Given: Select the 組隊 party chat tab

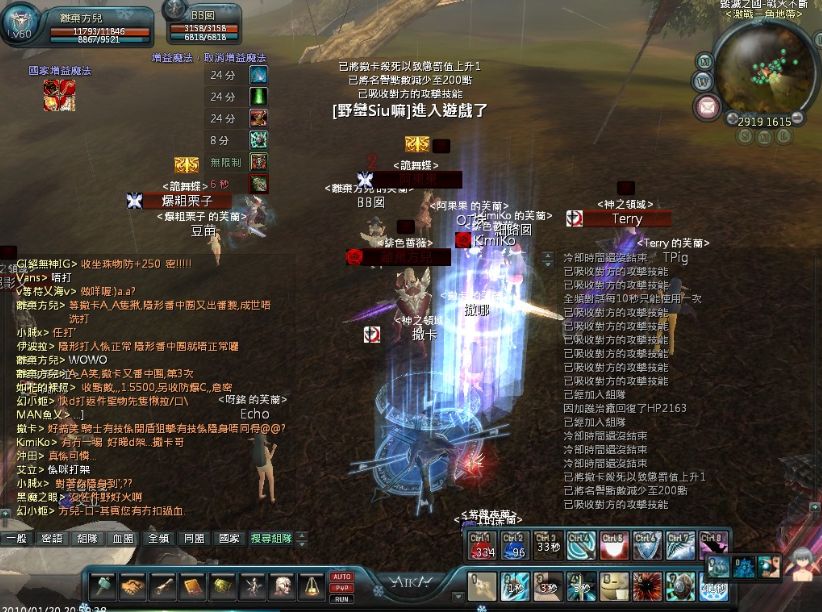Looking at the screenshot, I should [88, 538].
